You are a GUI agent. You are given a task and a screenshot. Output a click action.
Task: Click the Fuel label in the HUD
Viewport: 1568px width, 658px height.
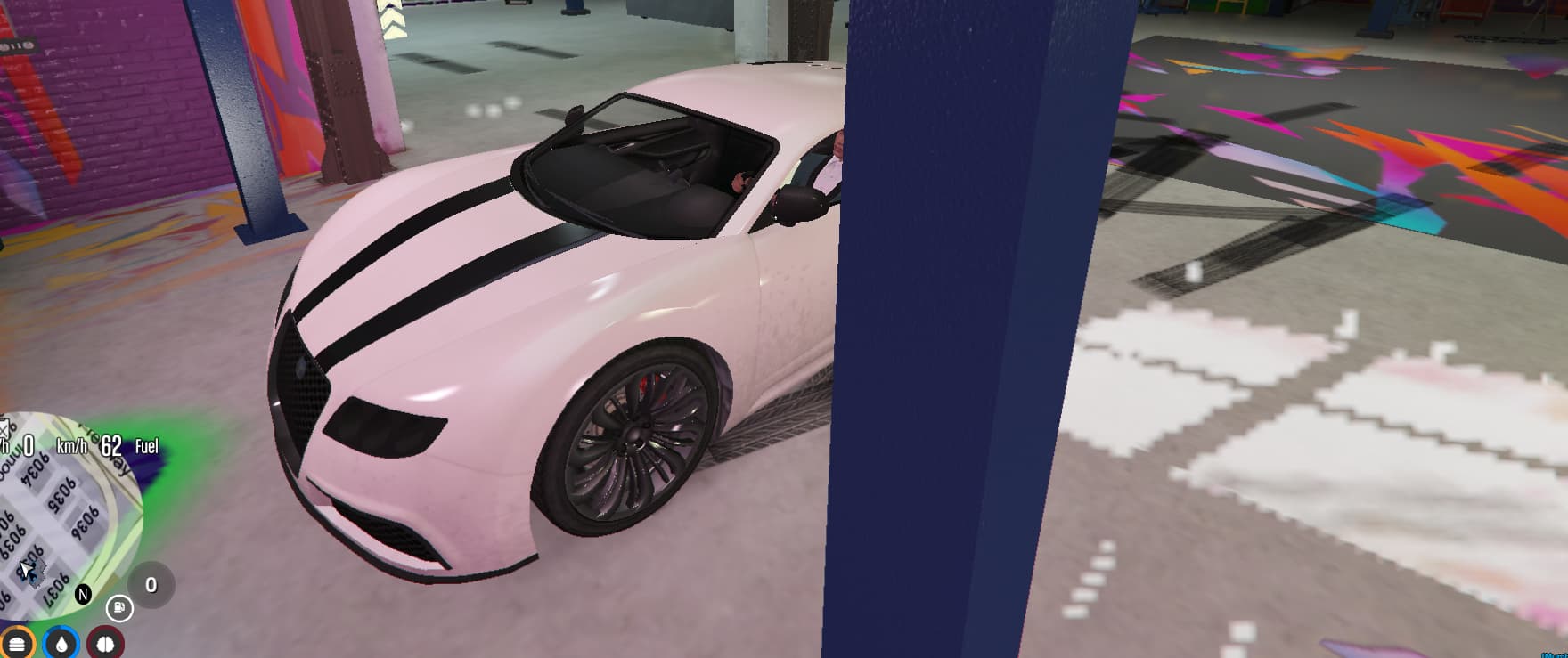148,446
